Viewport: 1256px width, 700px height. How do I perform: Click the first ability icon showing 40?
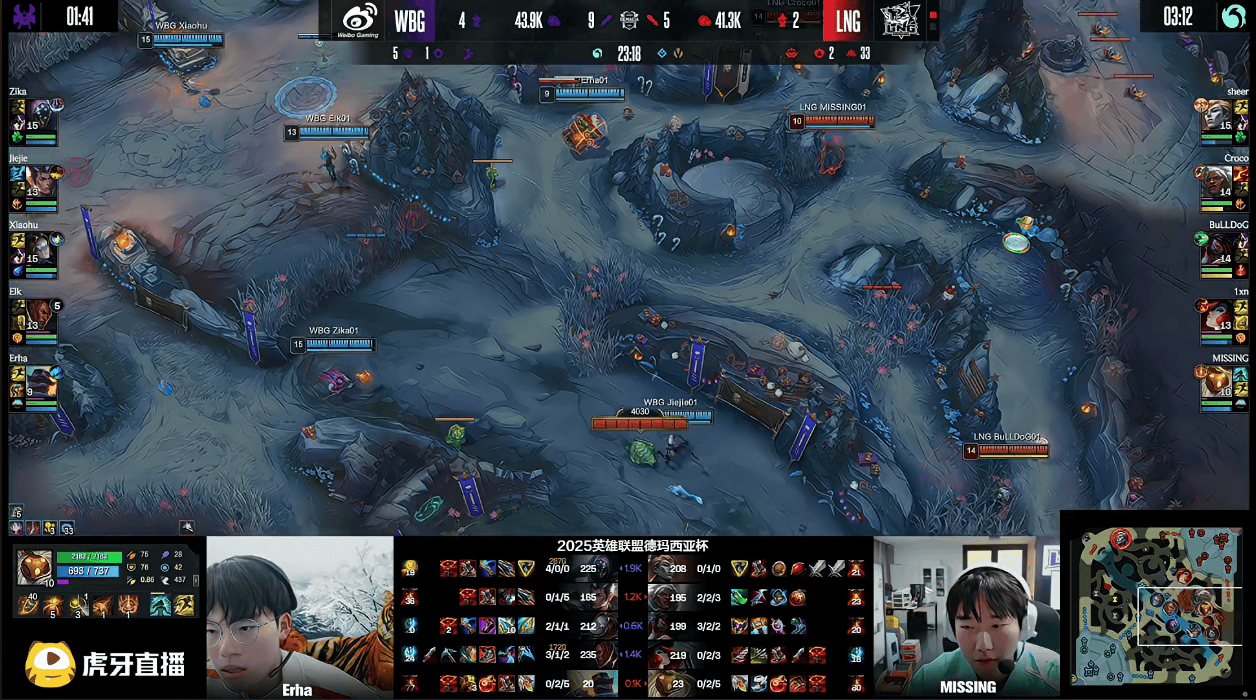tap(30, 605)
